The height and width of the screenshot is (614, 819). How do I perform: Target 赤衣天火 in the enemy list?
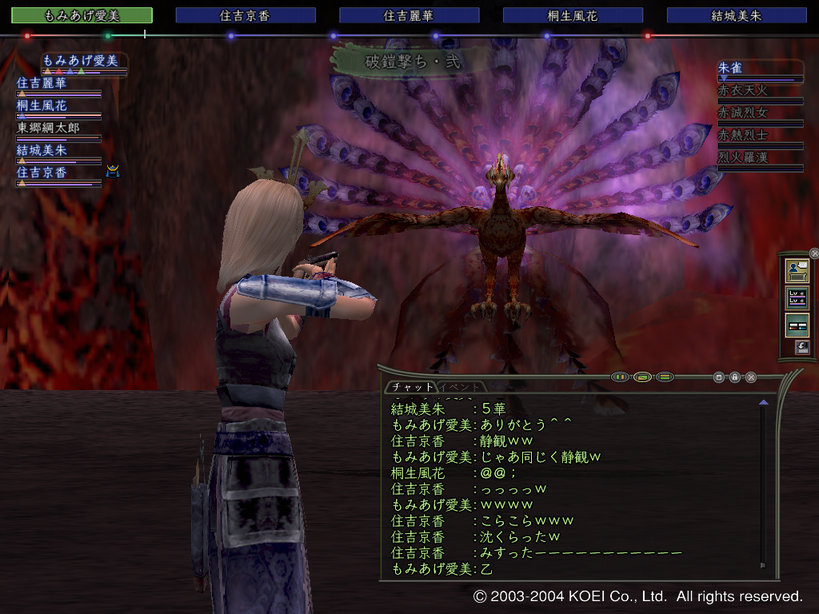click(x=759, y=89)
